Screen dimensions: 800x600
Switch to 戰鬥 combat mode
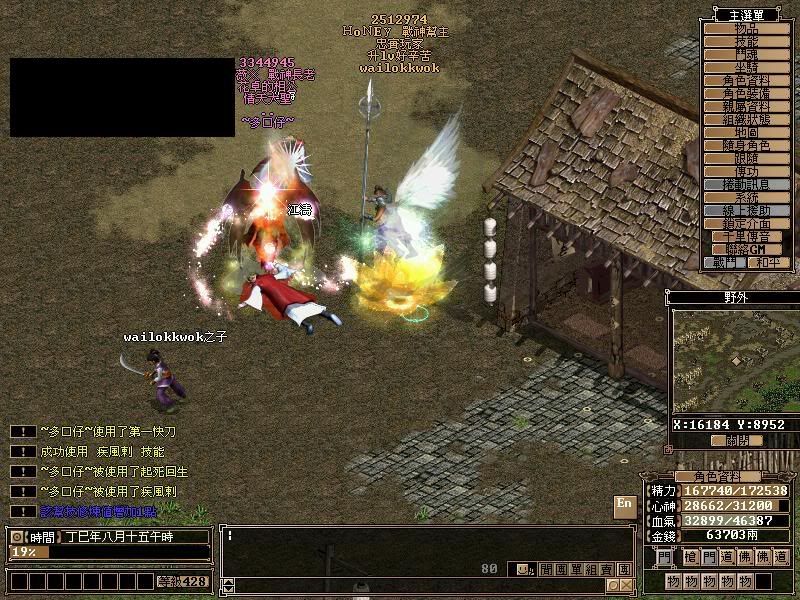725,263
